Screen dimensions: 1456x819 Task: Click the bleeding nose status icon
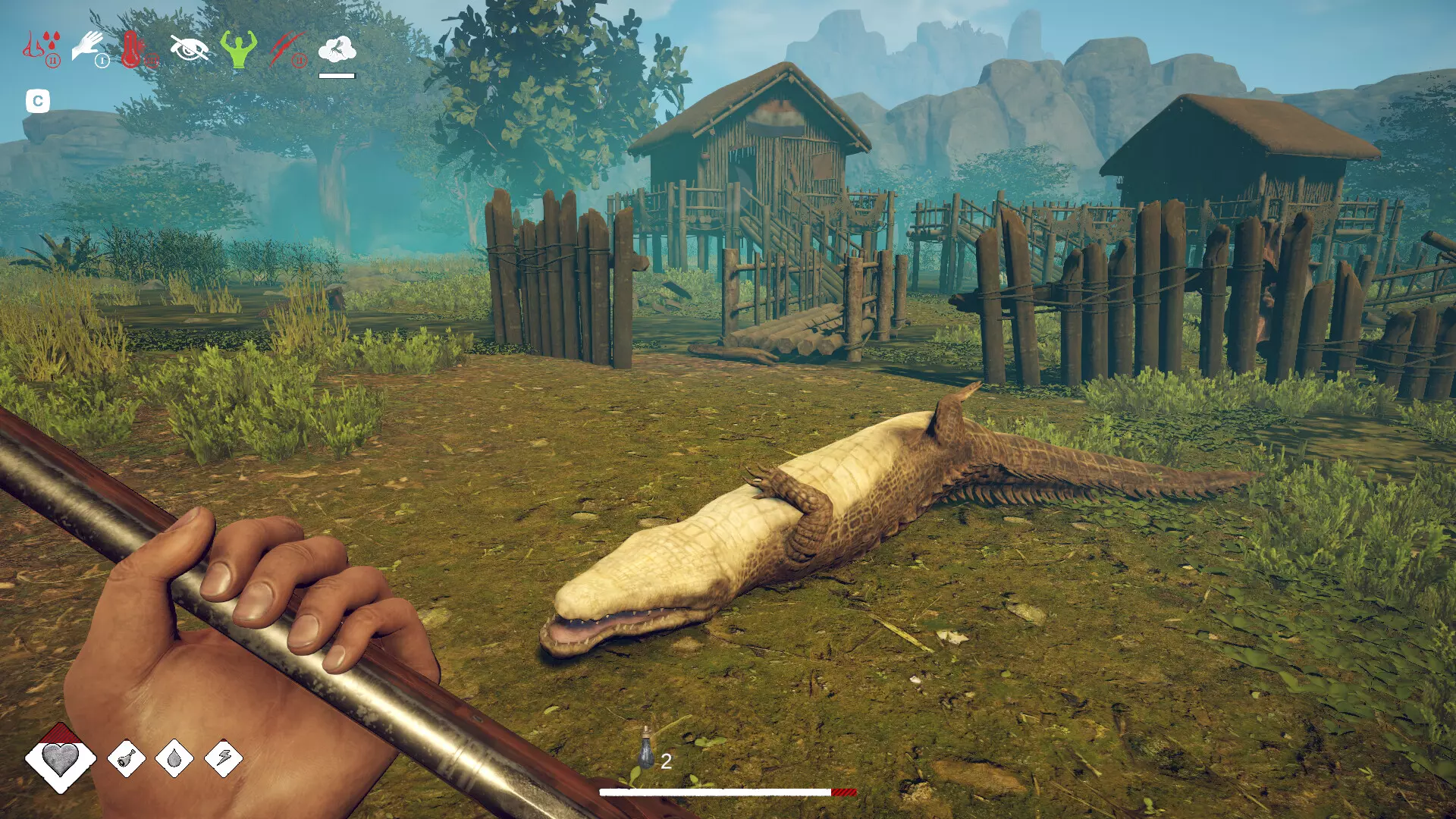point(33,45)
